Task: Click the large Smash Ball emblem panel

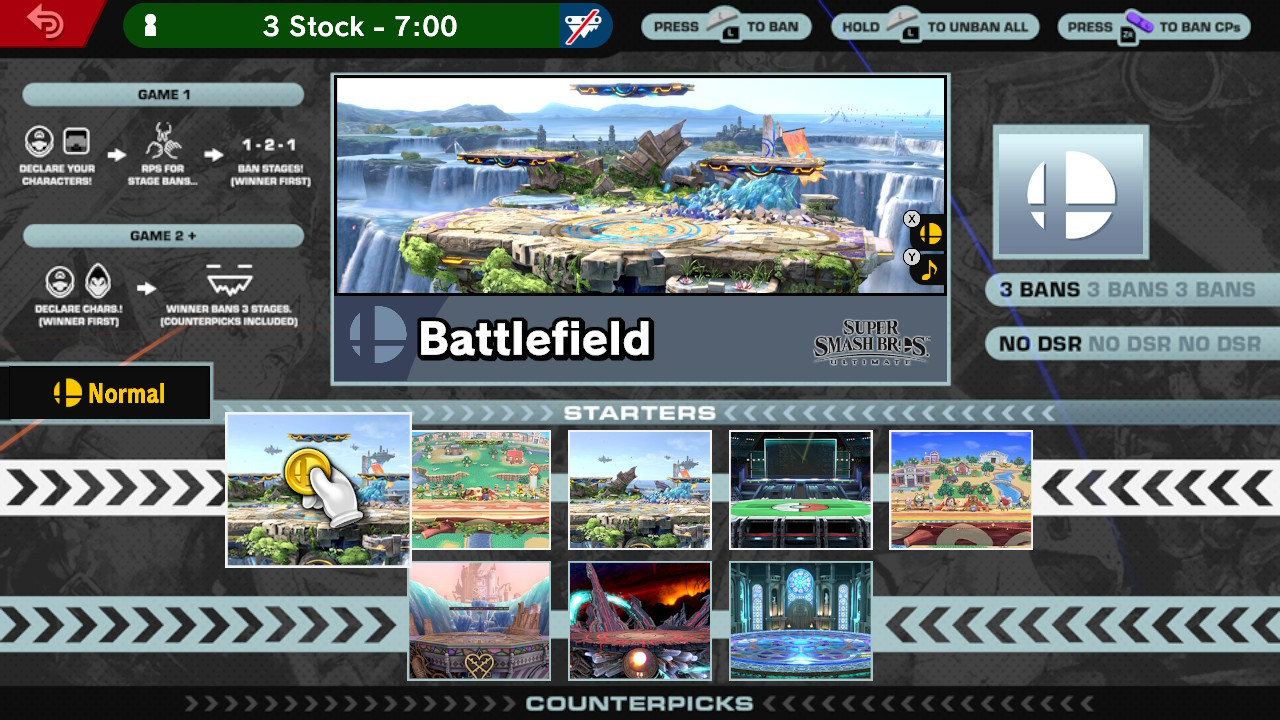Action: [x=1070, y=192]
